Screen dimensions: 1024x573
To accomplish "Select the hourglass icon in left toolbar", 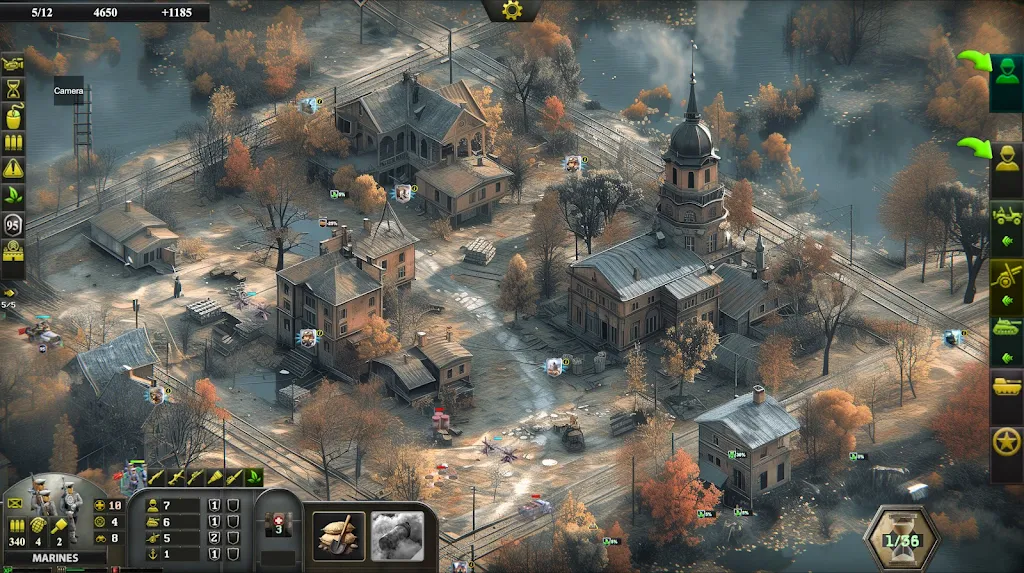I will pyautogui.click(x=13, y=90).
